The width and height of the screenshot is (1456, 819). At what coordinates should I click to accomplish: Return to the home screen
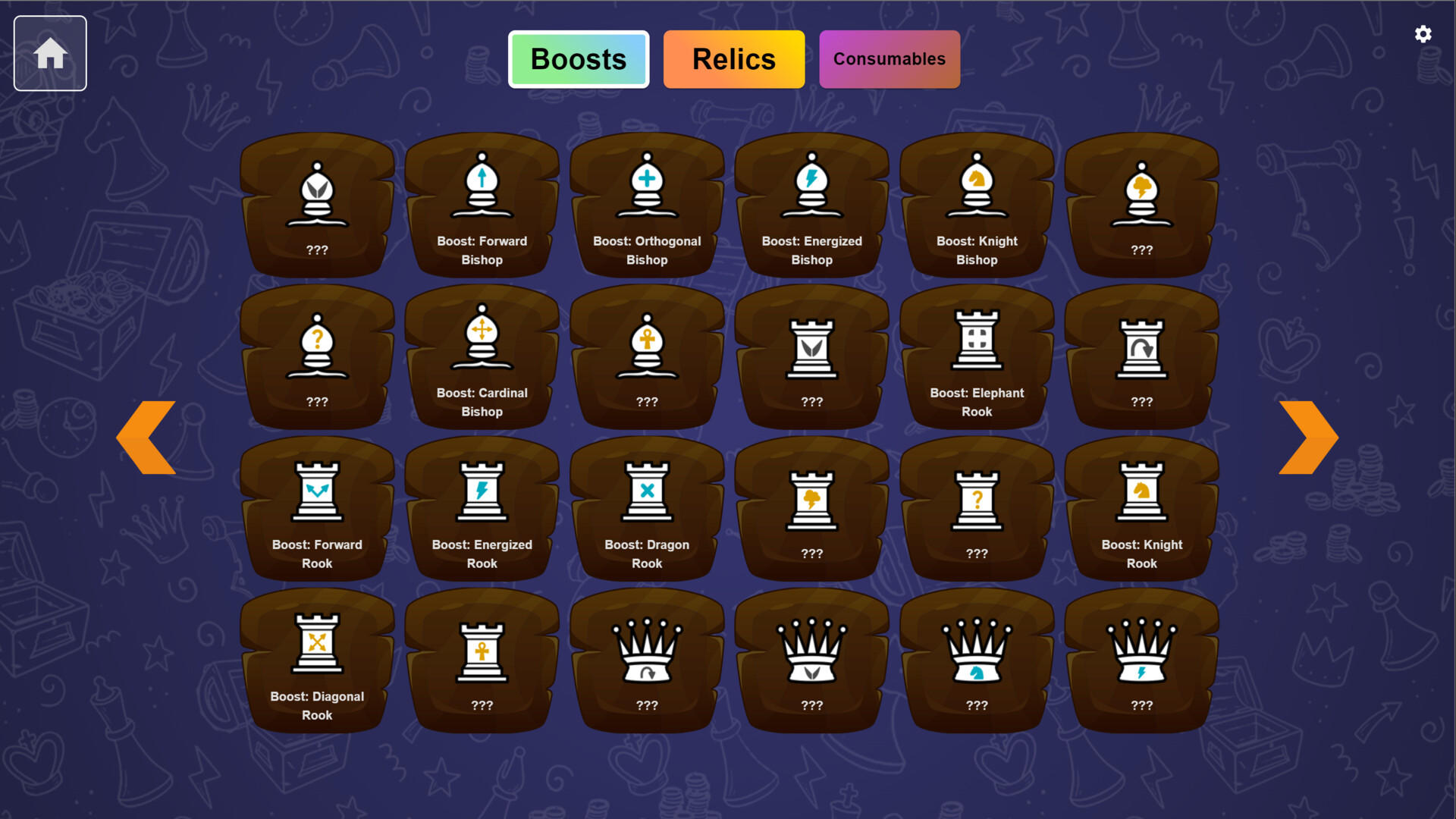[50, 52]
